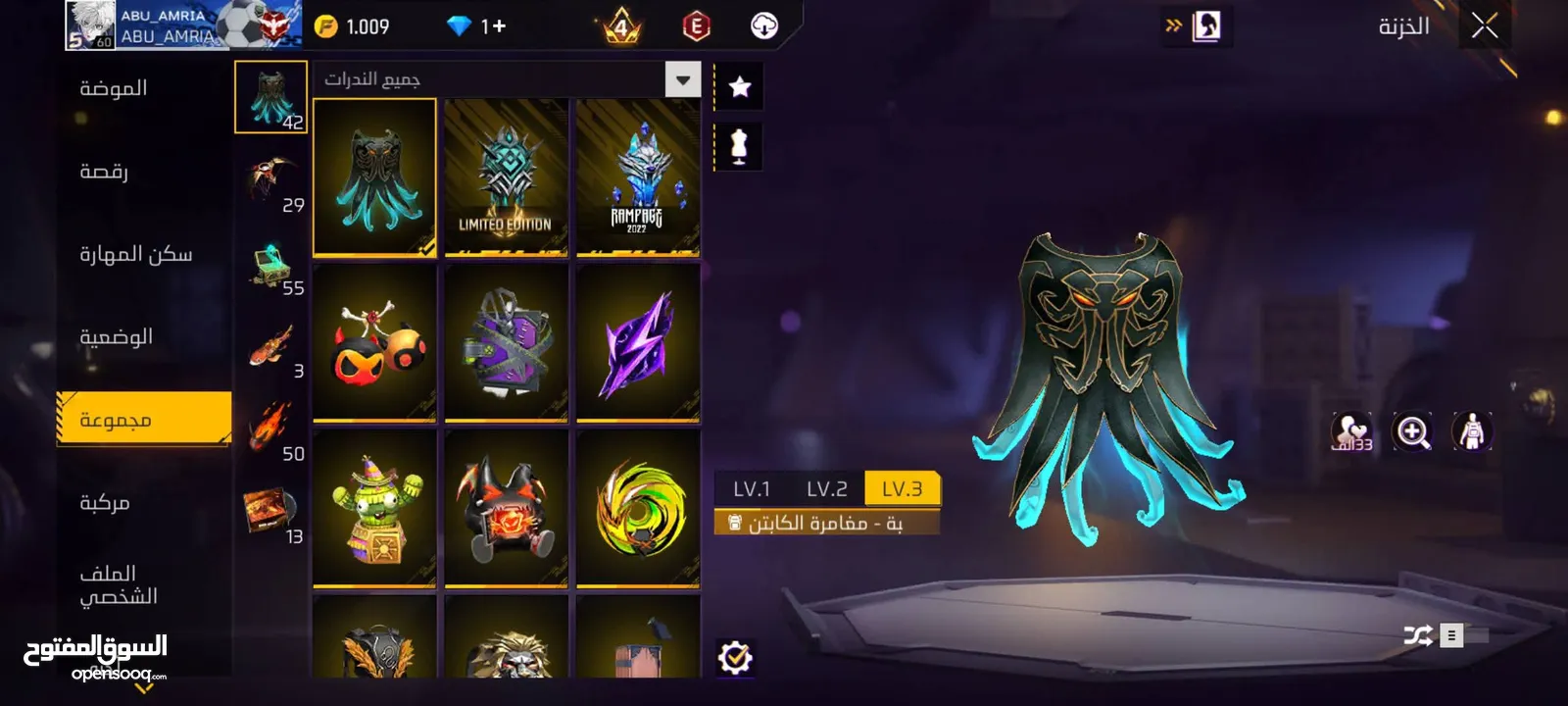This screenshot has width=1568, height=706.
Task: Zoom in with the magnifier icon
Action: click(x=1412, y=431)
